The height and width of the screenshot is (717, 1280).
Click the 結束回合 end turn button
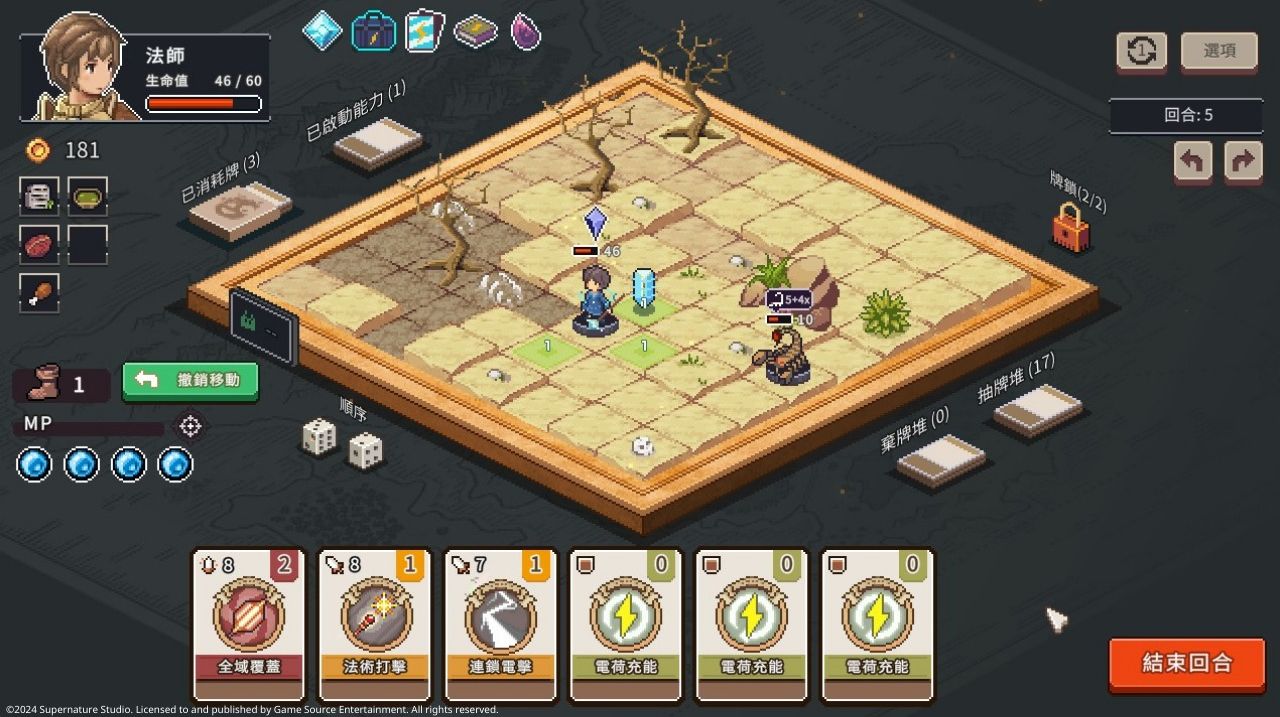coord(1187,663)
